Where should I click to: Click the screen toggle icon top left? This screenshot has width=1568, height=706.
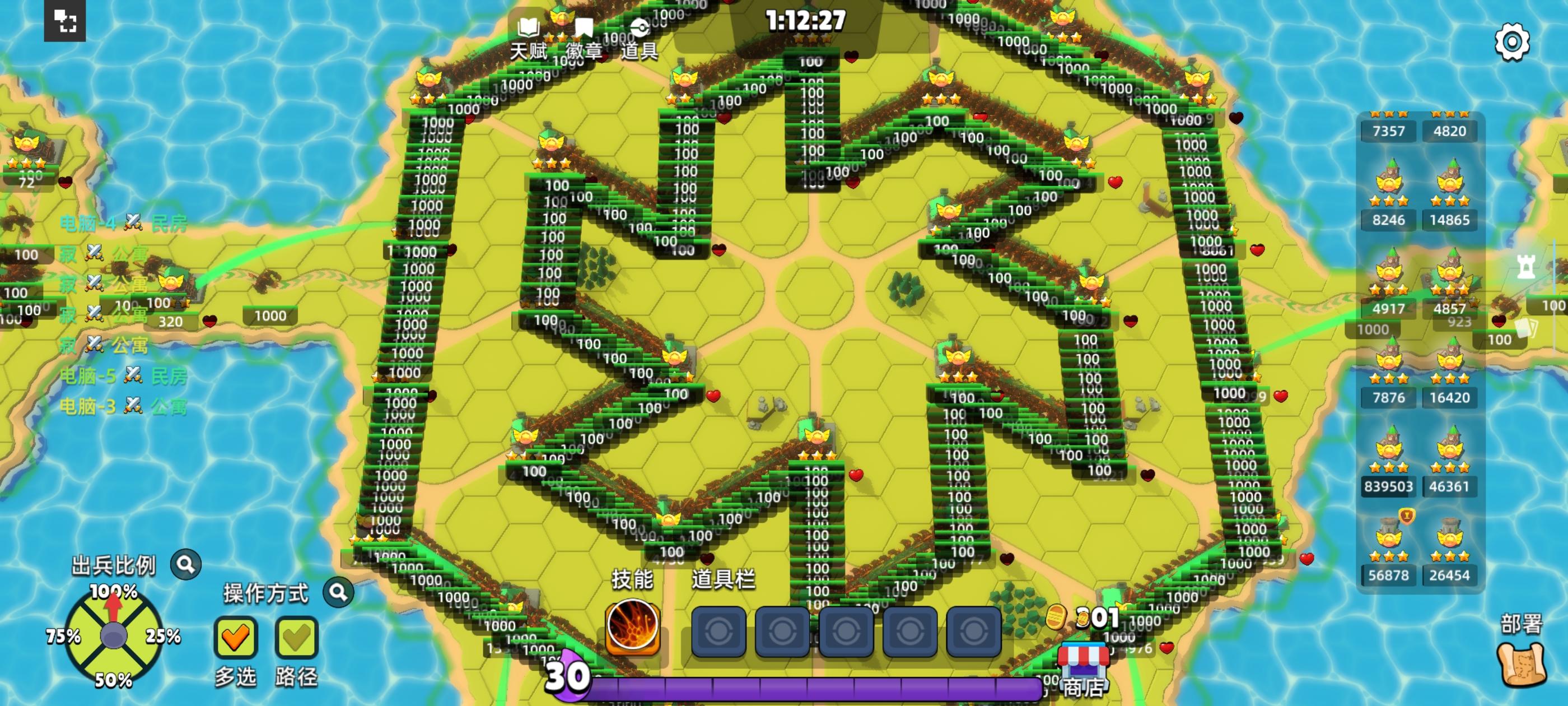65,22
